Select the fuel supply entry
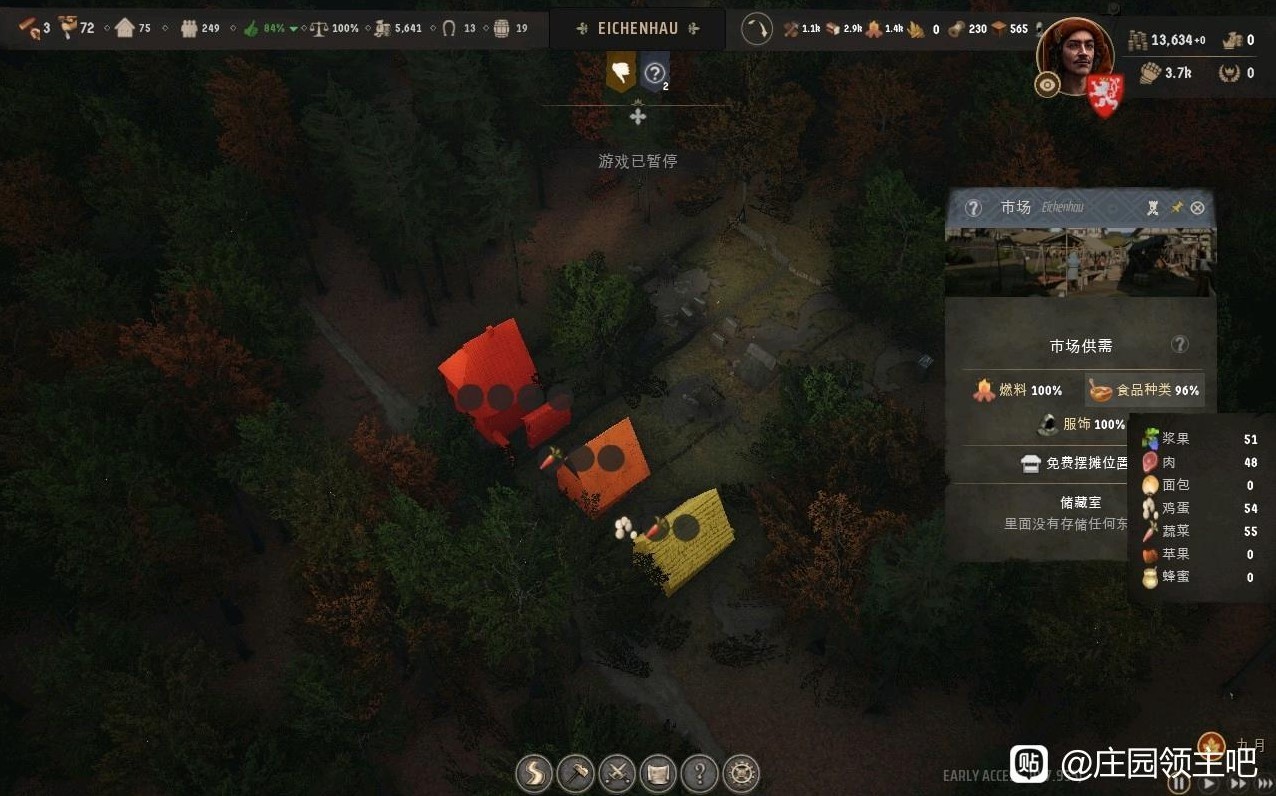This screenshot has height=796, width=1276. 1018,390
